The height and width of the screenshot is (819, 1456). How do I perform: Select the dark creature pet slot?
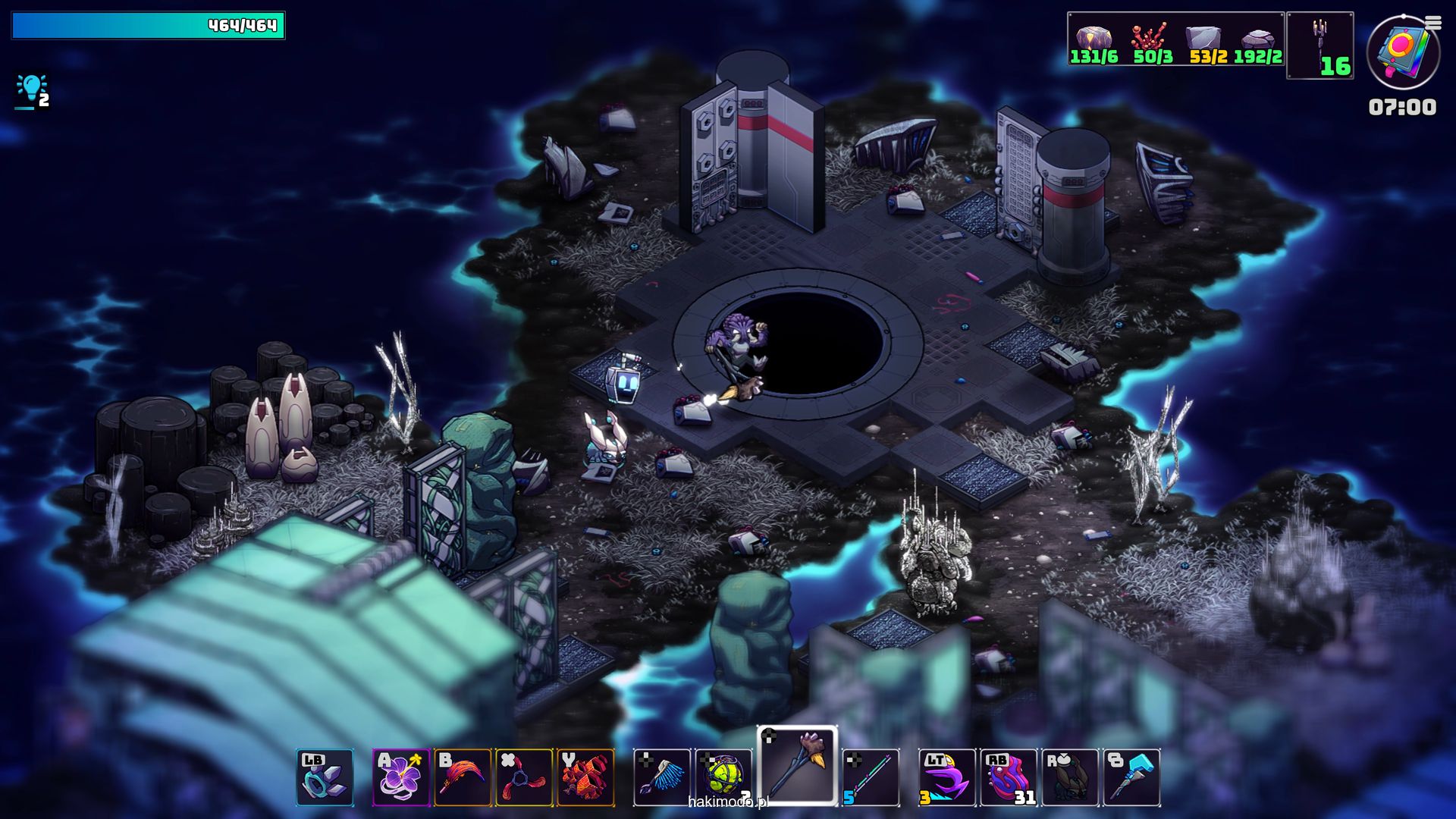coord(1070,777)
